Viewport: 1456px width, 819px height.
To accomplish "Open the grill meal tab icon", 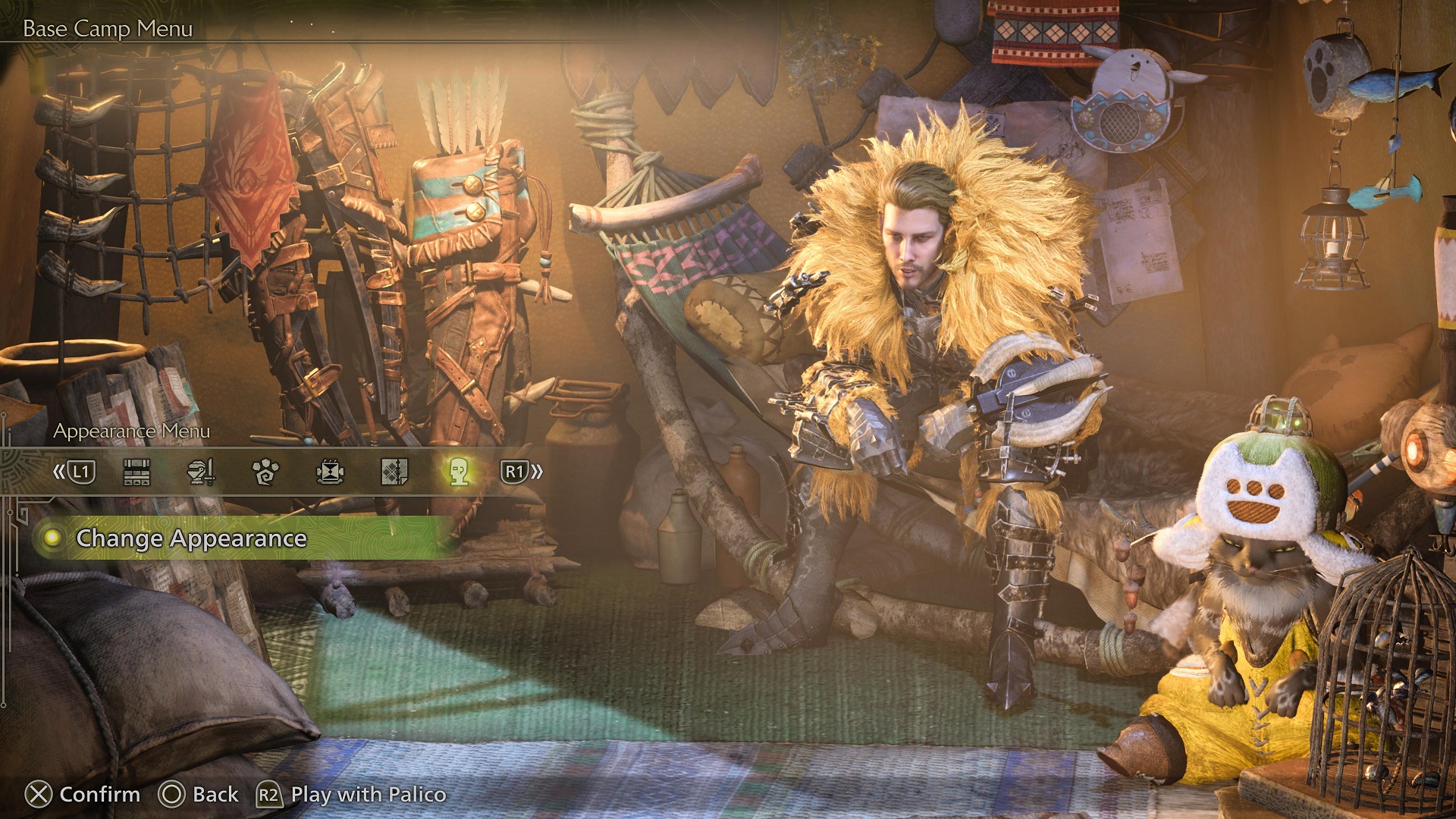I will pos(330,472).
